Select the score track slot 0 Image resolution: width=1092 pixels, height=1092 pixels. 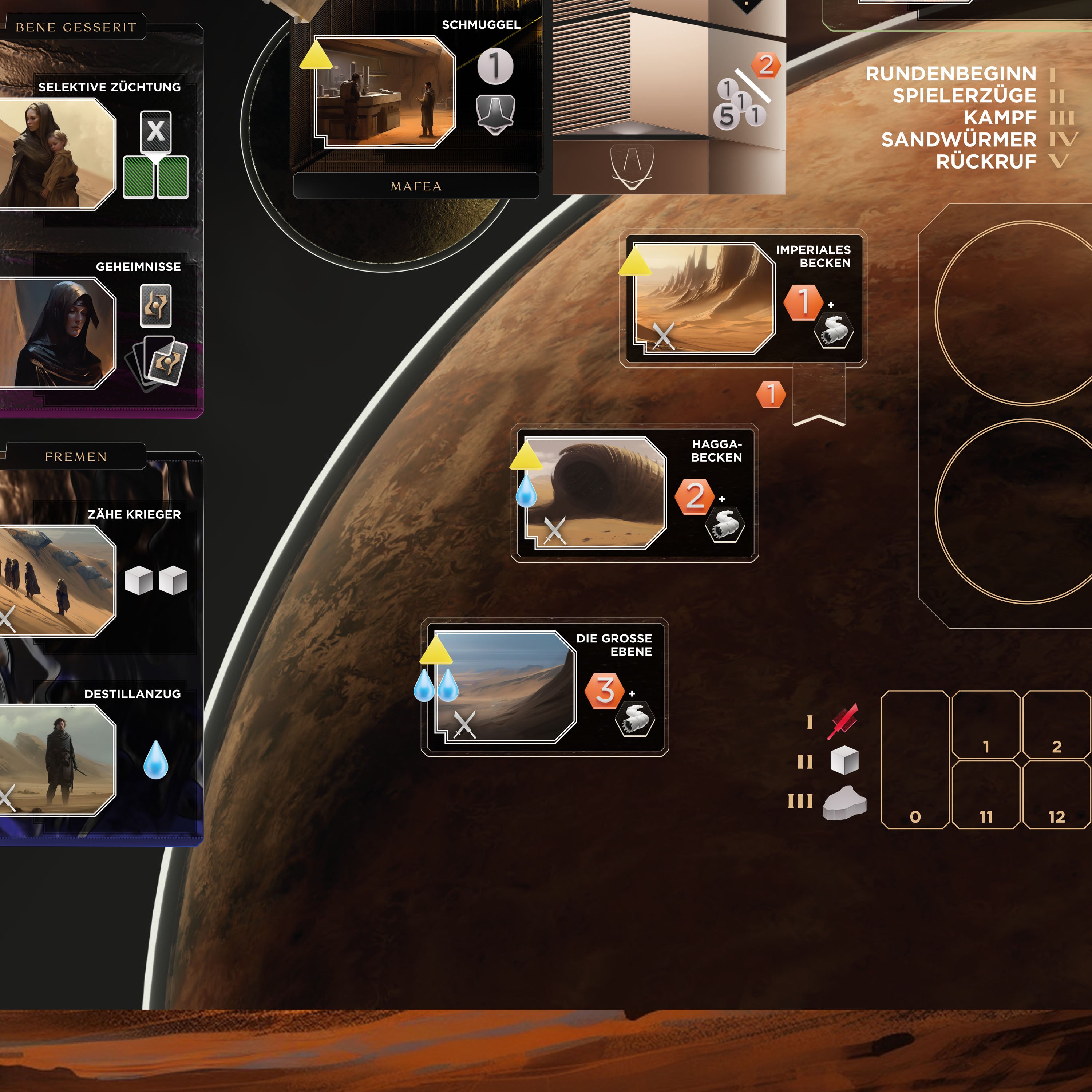[x=915, y=759]
